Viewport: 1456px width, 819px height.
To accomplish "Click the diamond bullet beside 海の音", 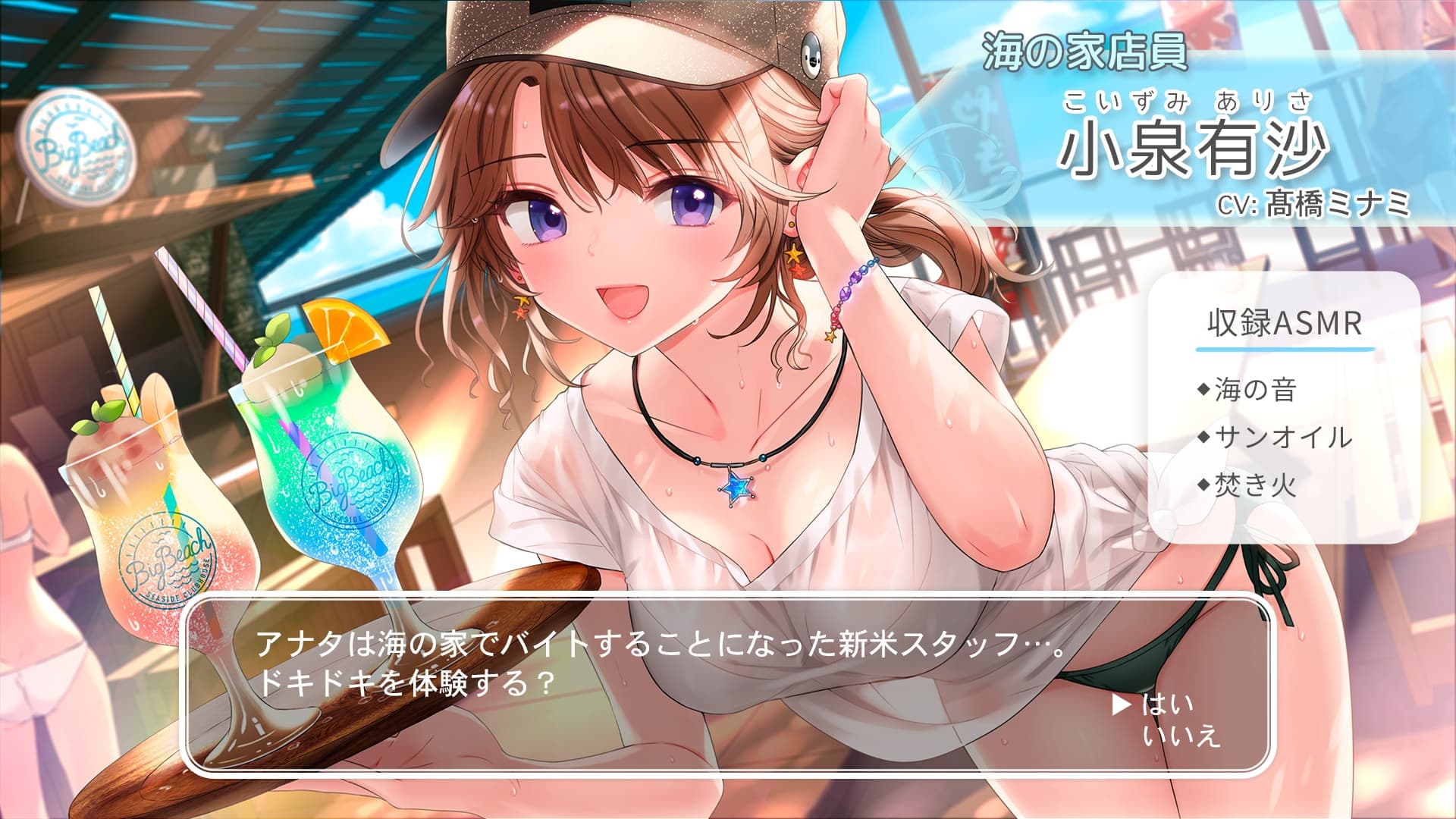I will tap(1203, 391).
